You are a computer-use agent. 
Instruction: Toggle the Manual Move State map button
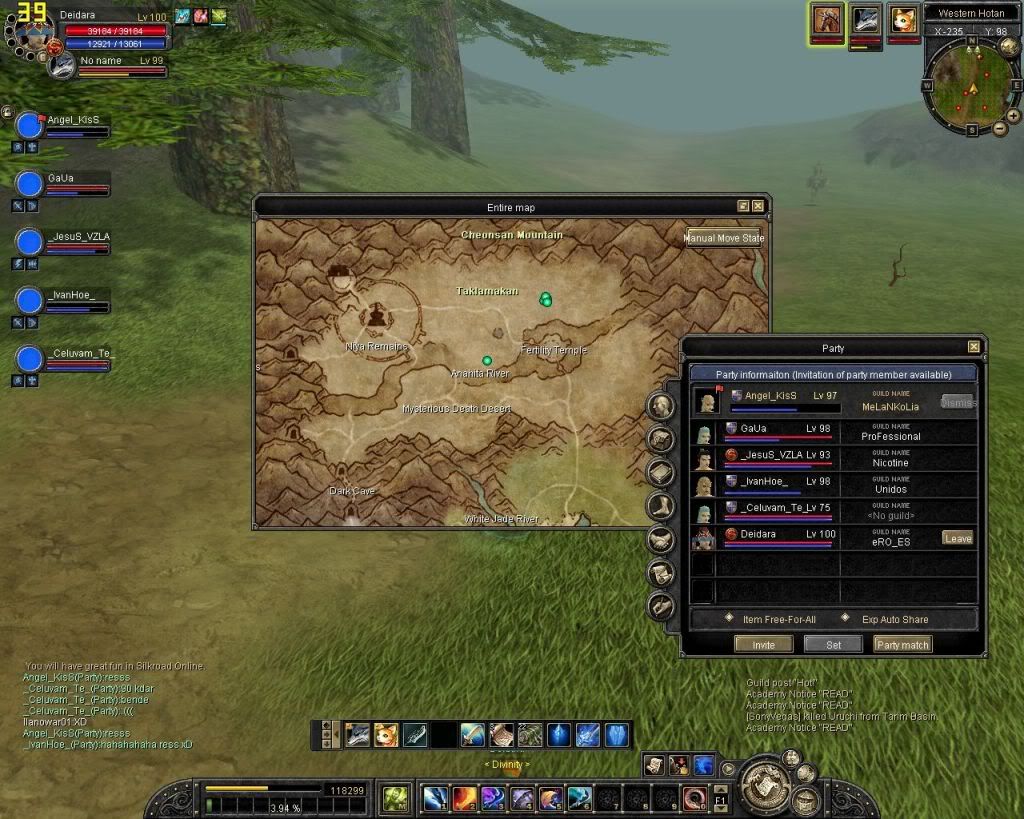724,239
